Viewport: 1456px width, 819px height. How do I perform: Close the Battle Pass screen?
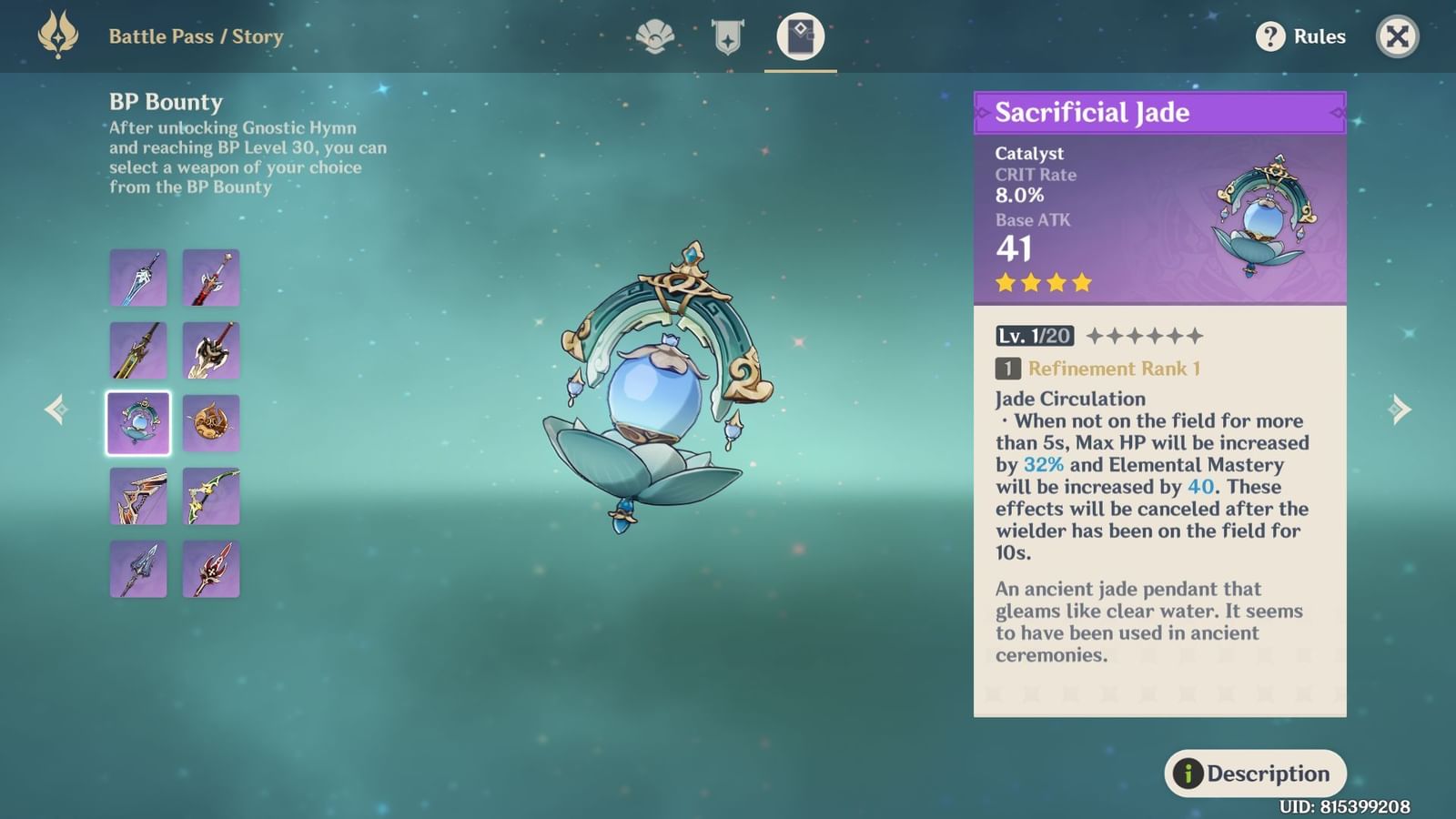coord(1397,36)
